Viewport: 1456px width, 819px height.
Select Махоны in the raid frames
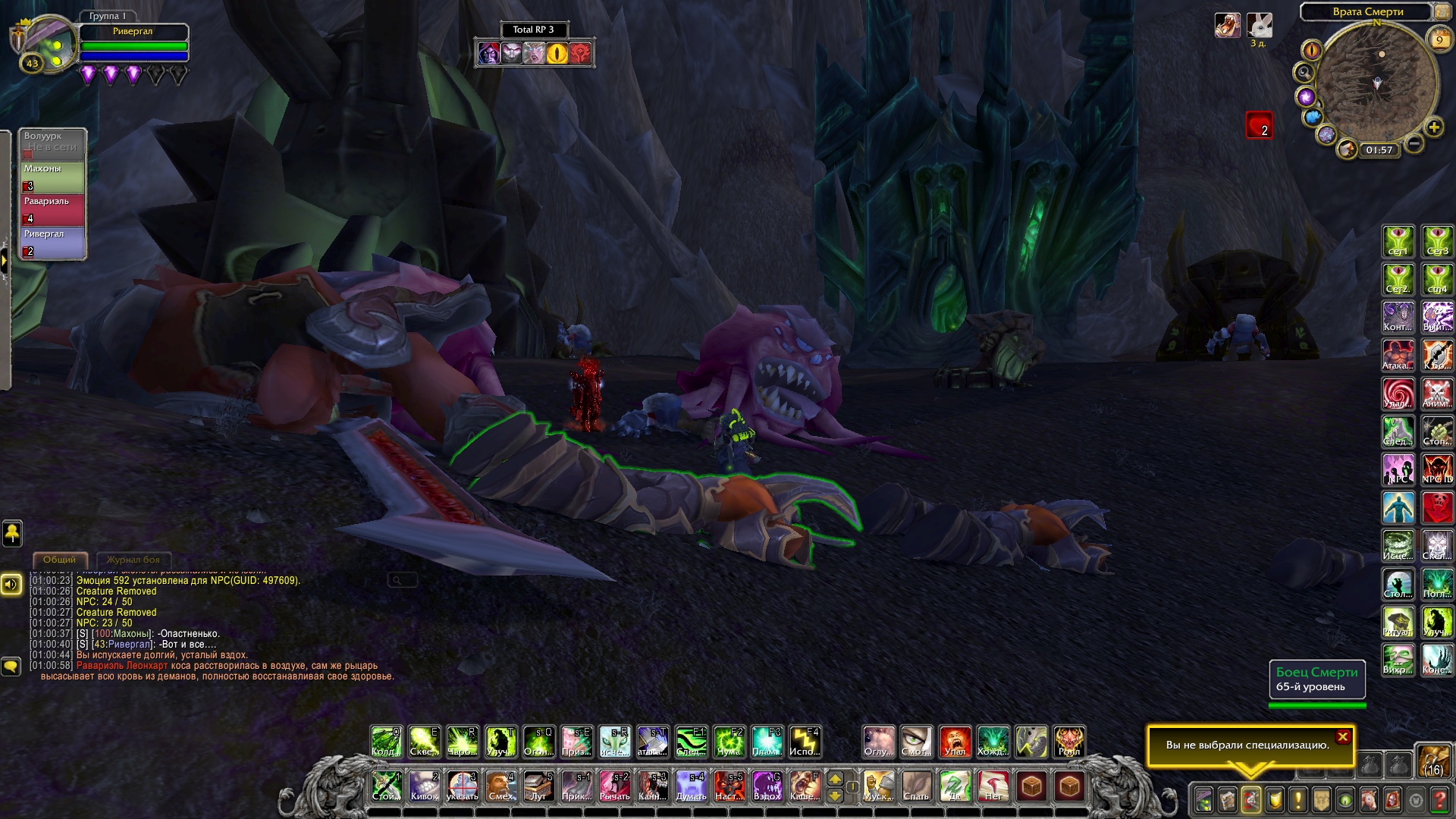coord(52,177)
